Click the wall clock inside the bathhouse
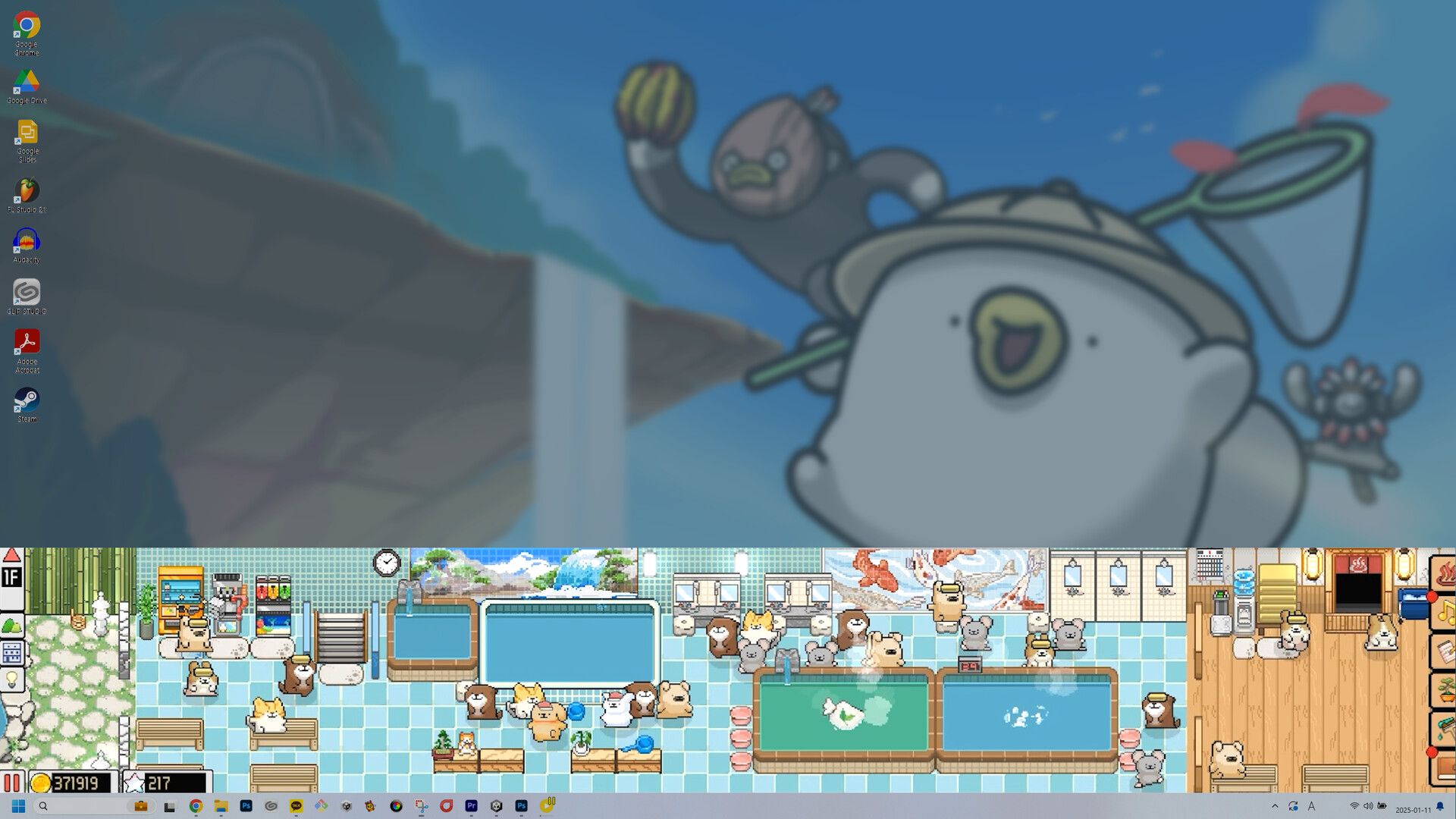Viewport: 1456px width, 819px height. 387,561
